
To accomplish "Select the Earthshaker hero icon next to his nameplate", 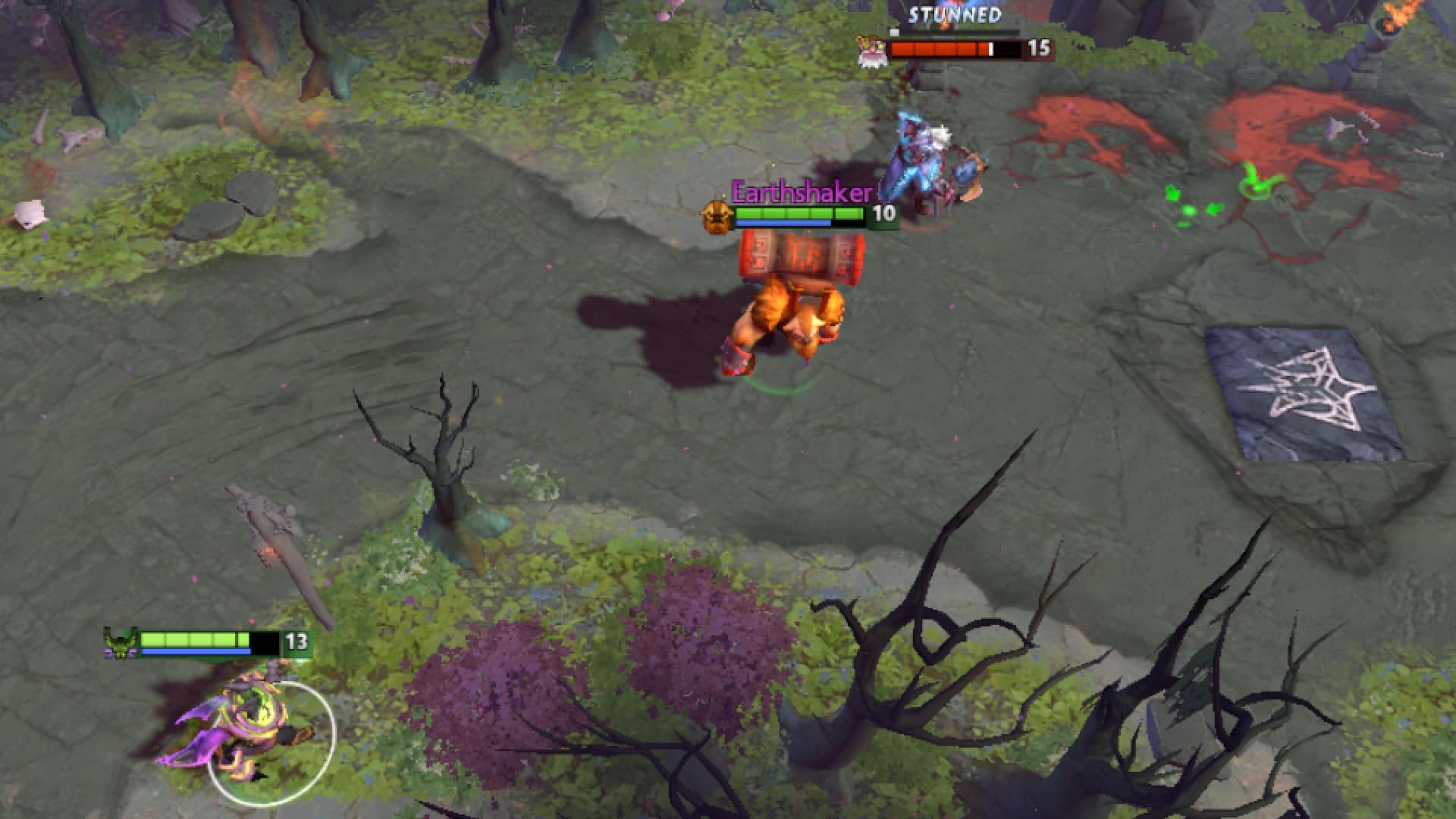I will [x=717, y=218].
